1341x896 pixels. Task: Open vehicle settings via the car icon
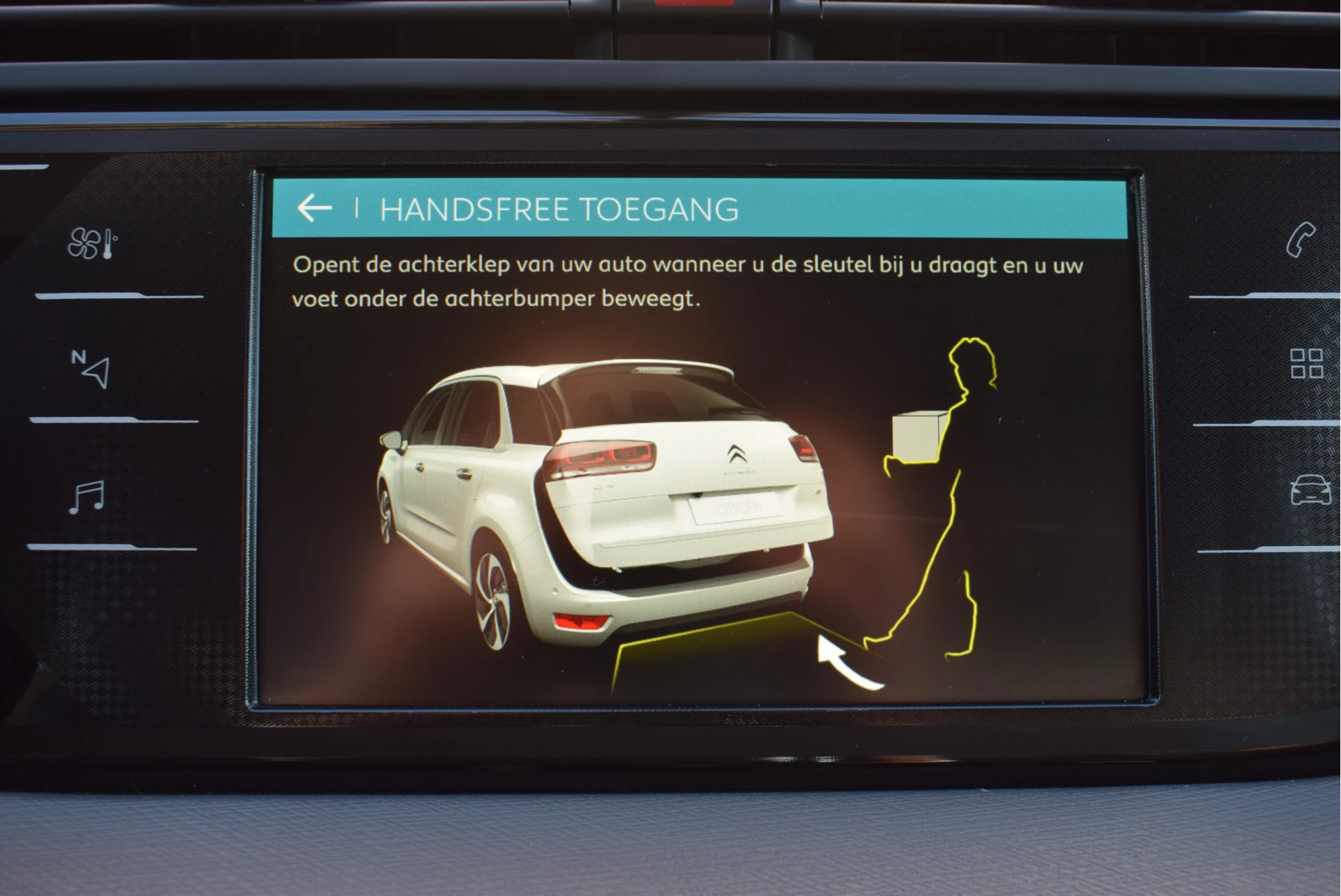(1311, 491)
